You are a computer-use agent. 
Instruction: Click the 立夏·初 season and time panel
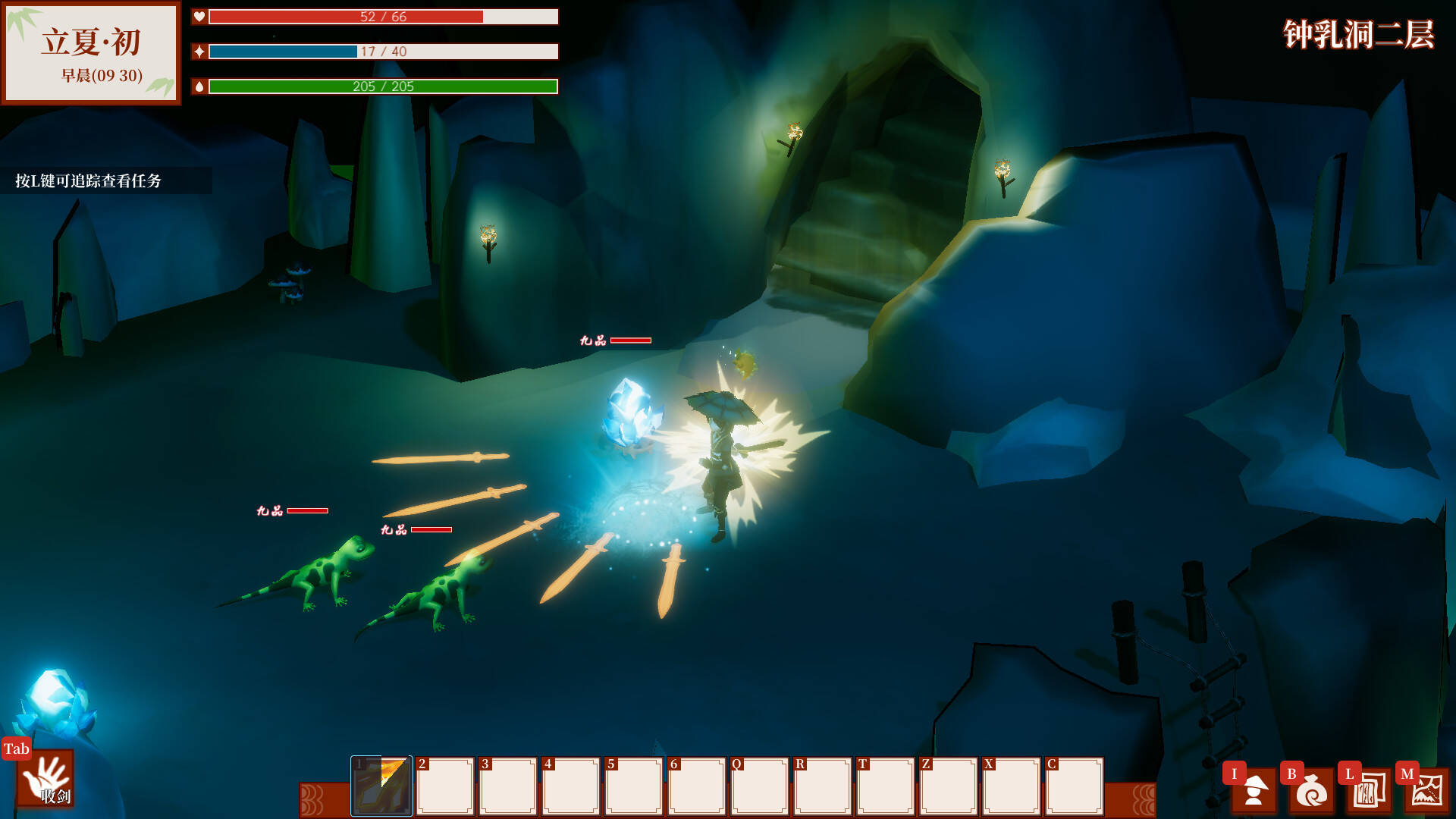(91, 53)
